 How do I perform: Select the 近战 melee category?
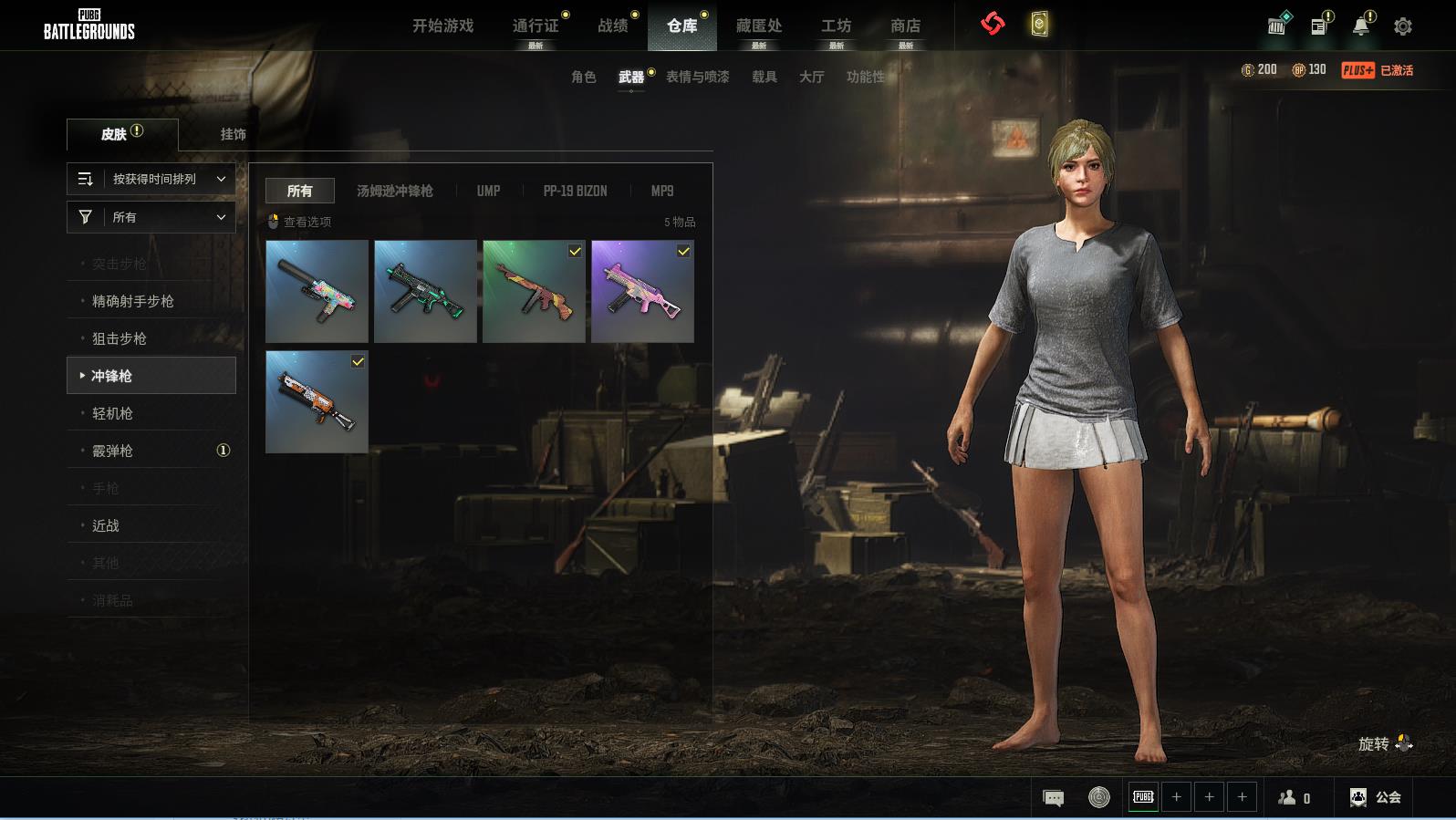[106, 525]
